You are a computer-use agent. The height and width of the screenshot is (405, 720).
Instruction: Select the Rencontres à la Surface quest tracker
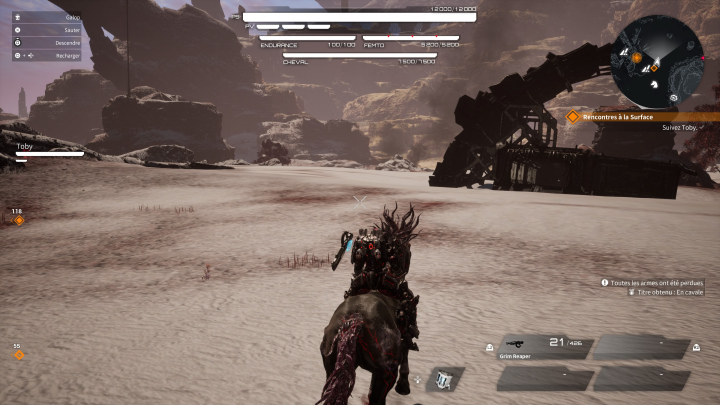click(627, 116)
